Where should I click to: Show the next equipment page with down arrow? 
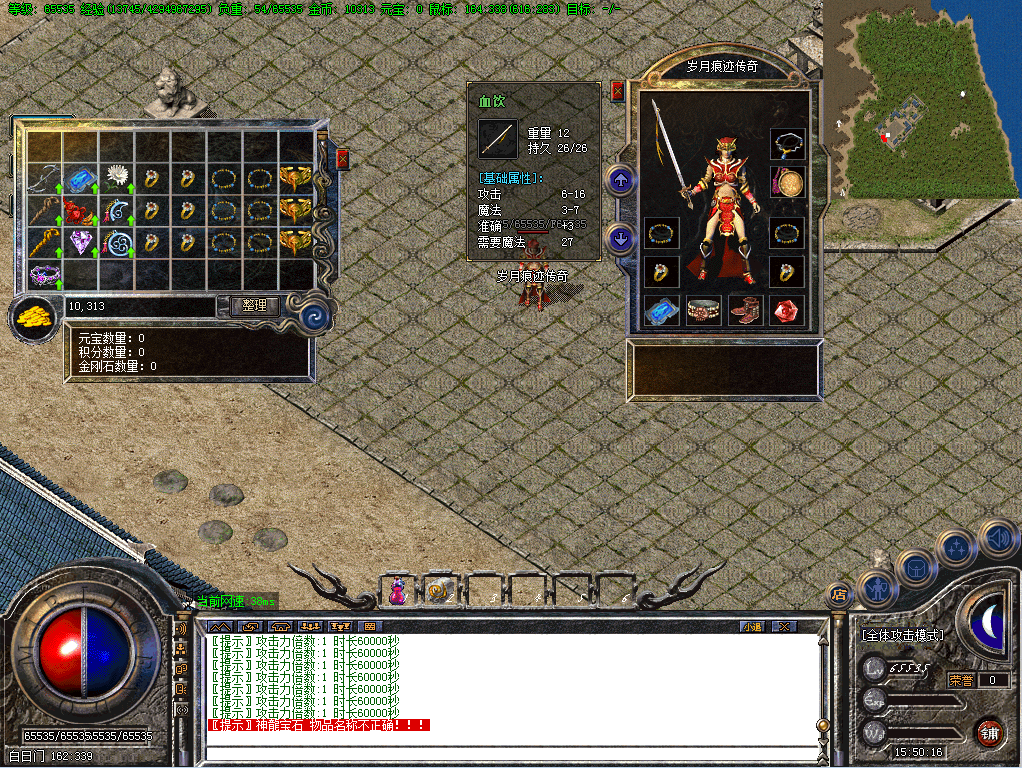click(621, 238)
